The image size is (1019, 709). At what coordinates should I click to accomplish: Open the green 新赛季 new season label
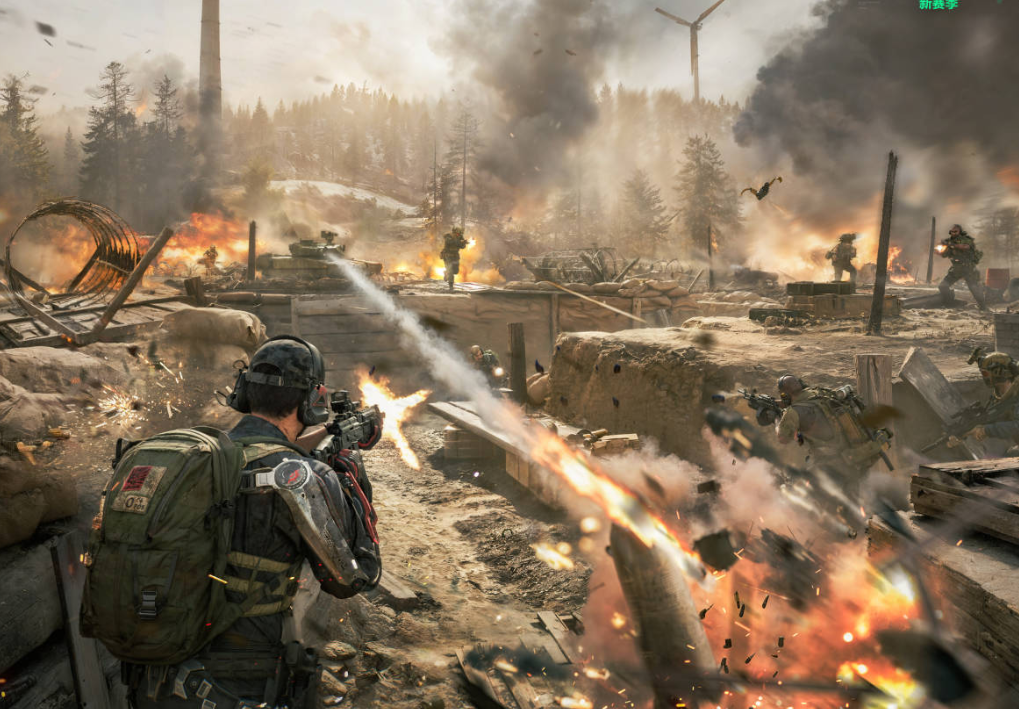[938, 5]
